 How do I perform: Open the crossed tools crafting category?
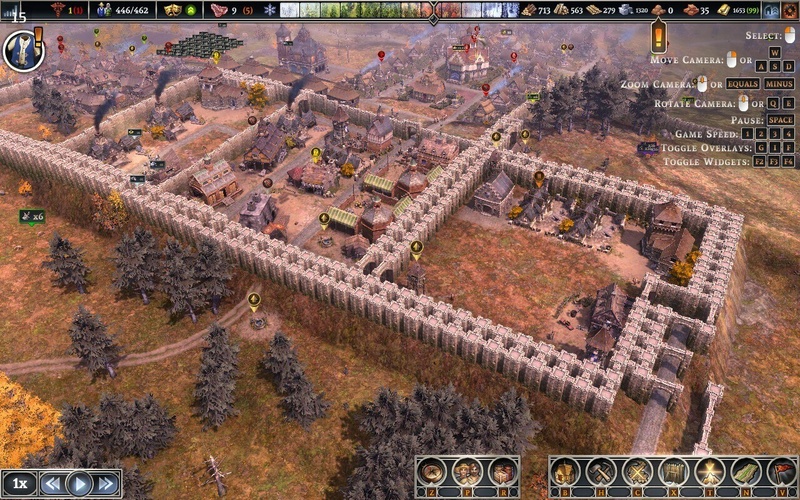[x=637, y=471]
